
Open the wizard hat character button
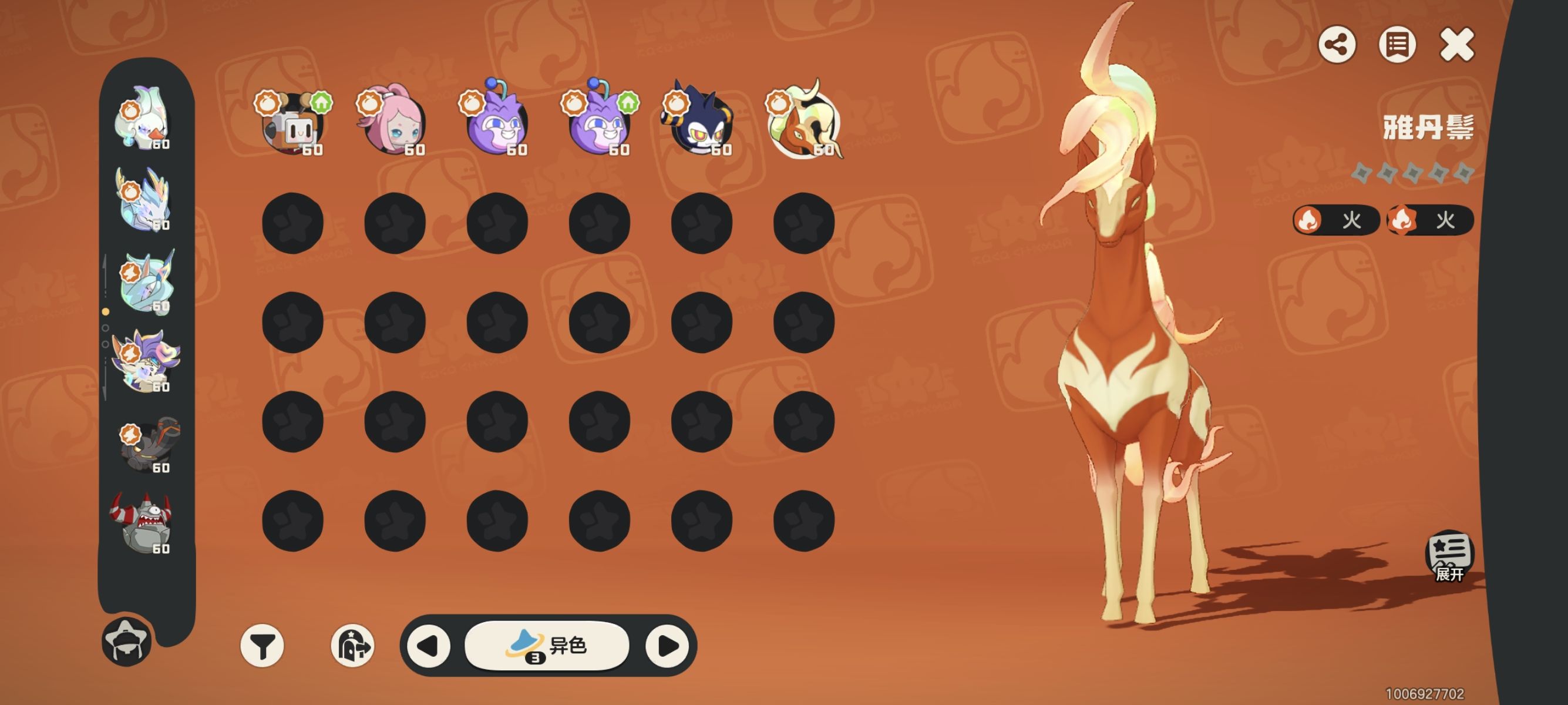(x=126, y=640)
